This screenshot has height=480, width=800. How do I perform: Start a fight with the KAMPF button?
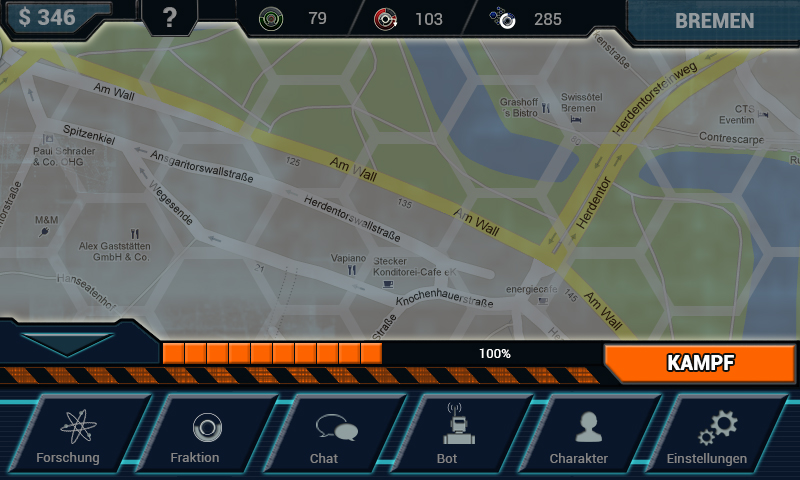(x=700, y=363)
